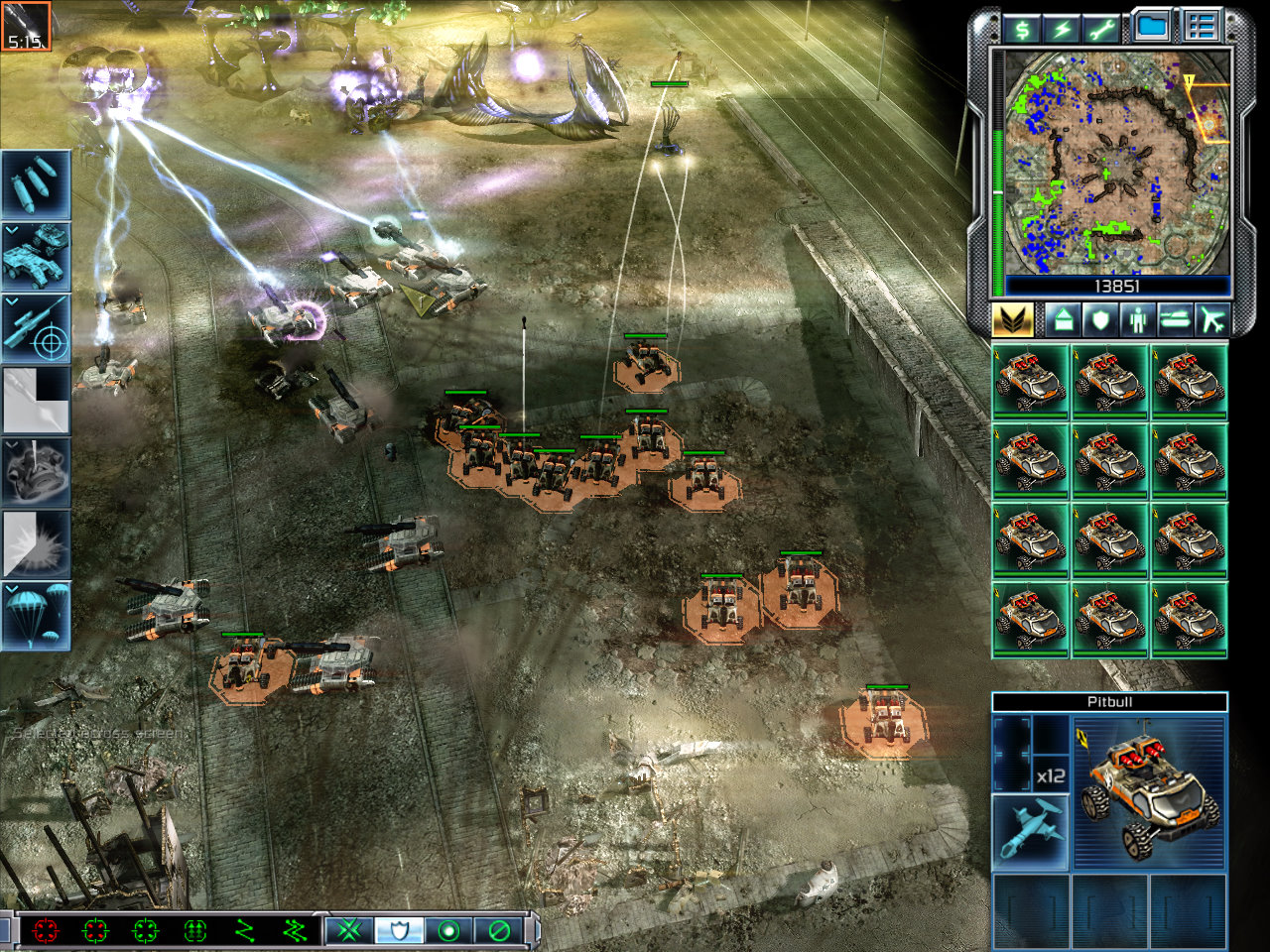Select the shield guard stance button
The width and height of the screenshot is (1270, 952).
pos(399,930)
